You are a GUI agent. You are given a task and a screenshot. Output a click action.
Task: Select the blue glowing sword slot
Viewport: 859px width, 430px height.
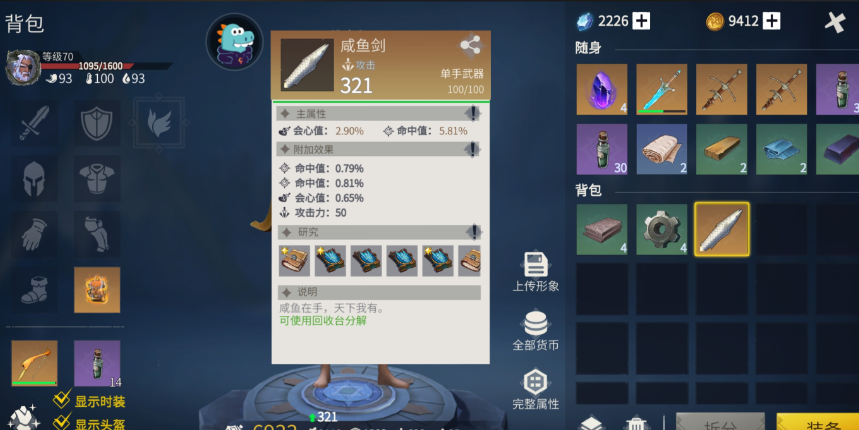coord(662,89)
